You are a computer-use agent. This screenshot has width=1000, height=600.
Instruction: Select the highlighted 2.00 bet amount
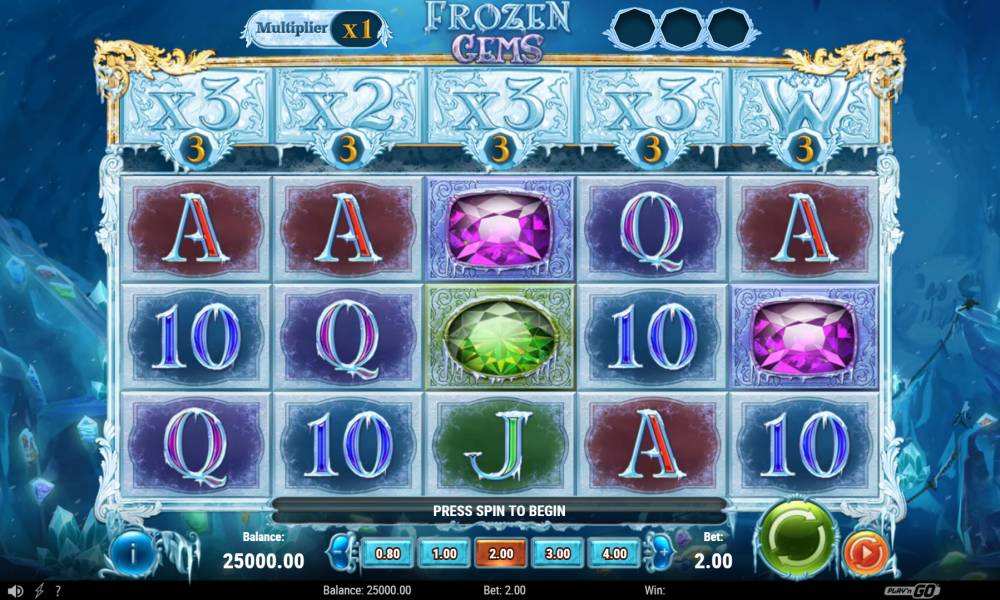coord(500,553)
